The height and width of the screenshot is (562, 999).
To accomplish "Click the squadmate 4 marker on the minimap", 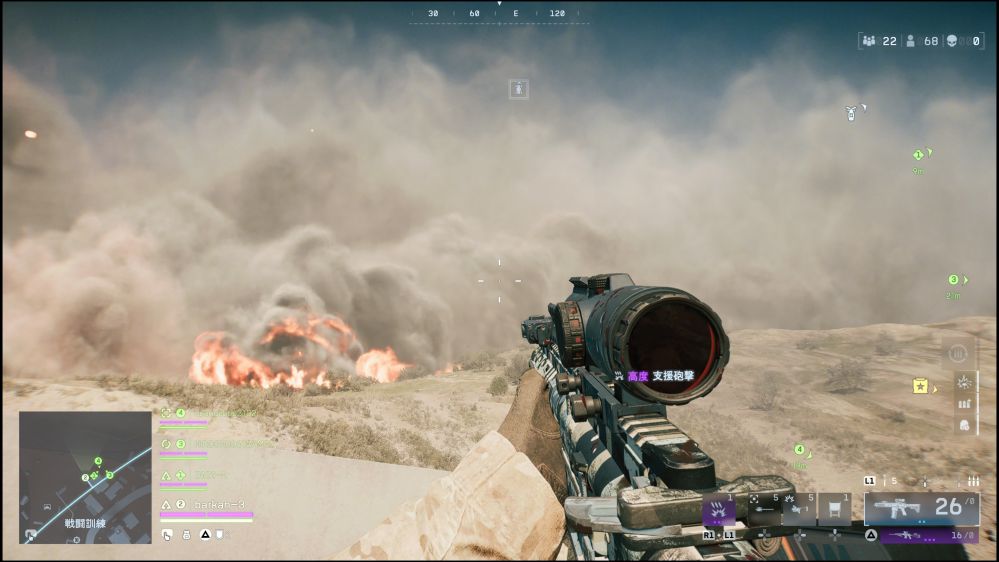I will click(98, 461).
